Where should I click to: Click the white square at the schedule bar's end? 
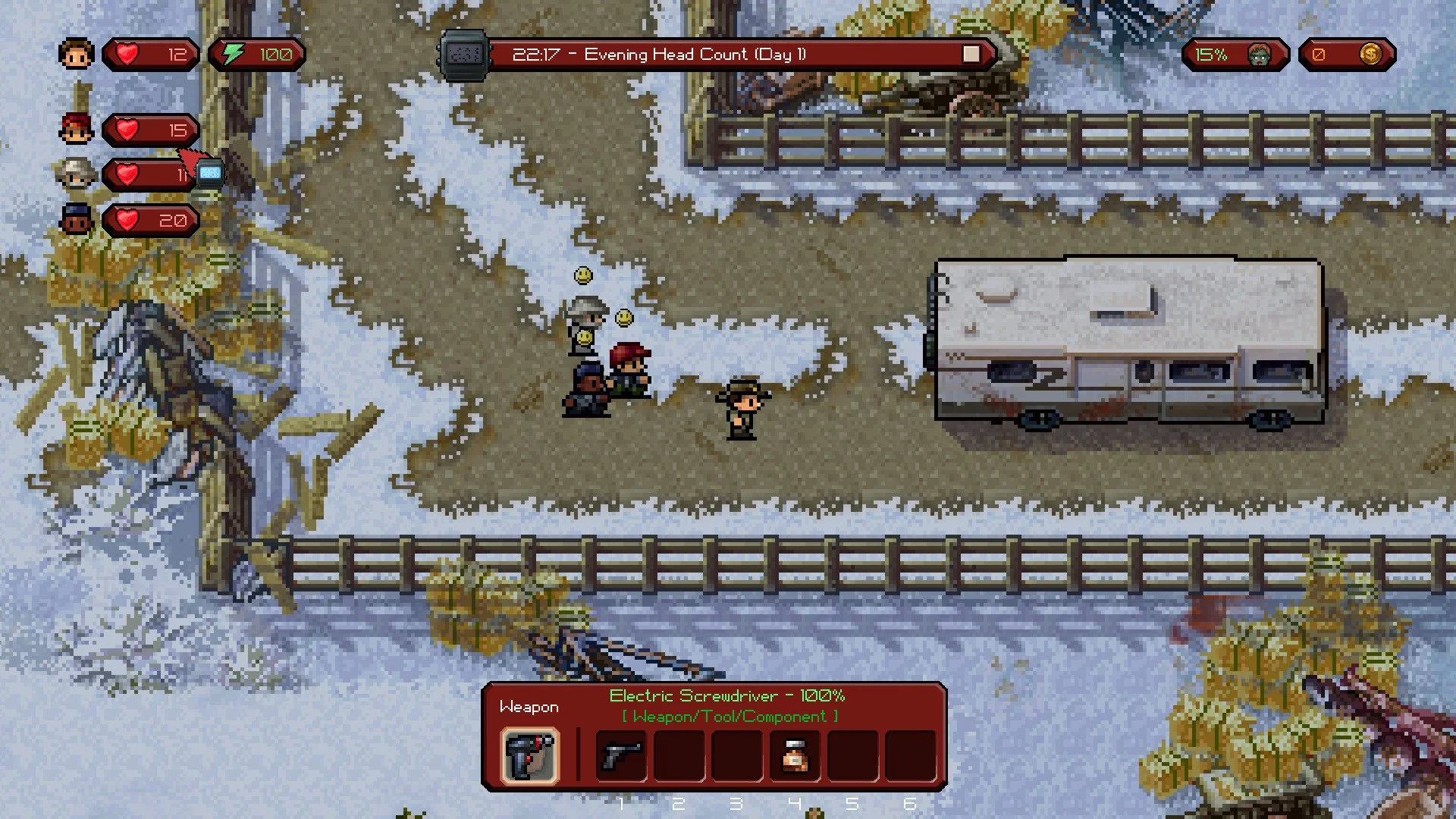(971, 54)
